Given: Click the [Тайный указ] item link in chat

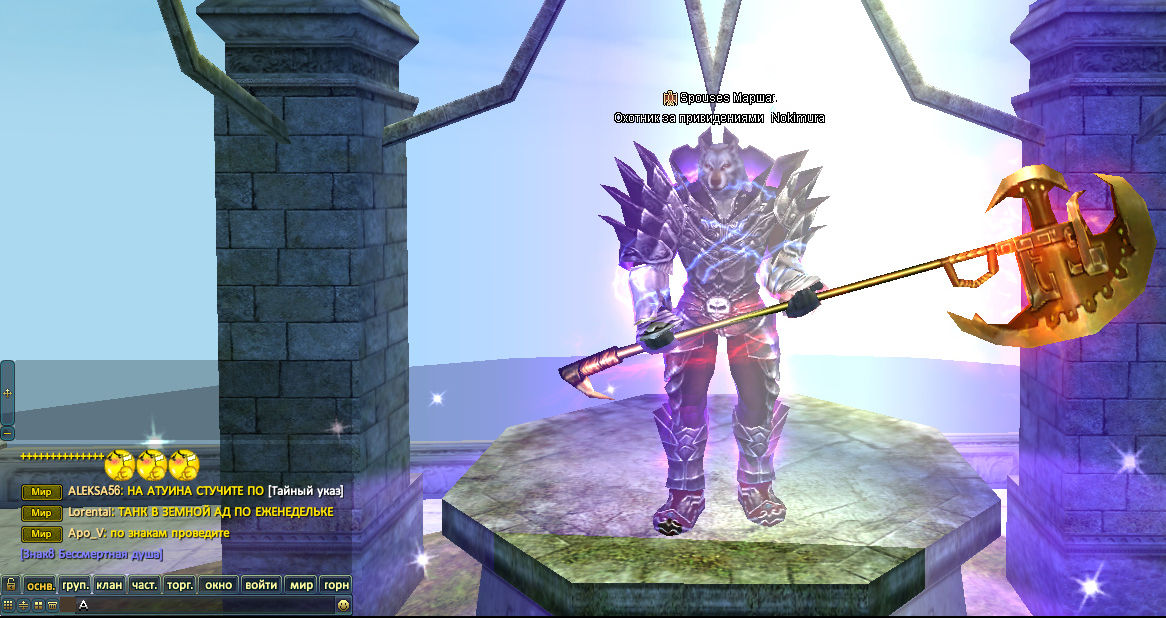Looking at the screenshot, I should tap(306, 491).
